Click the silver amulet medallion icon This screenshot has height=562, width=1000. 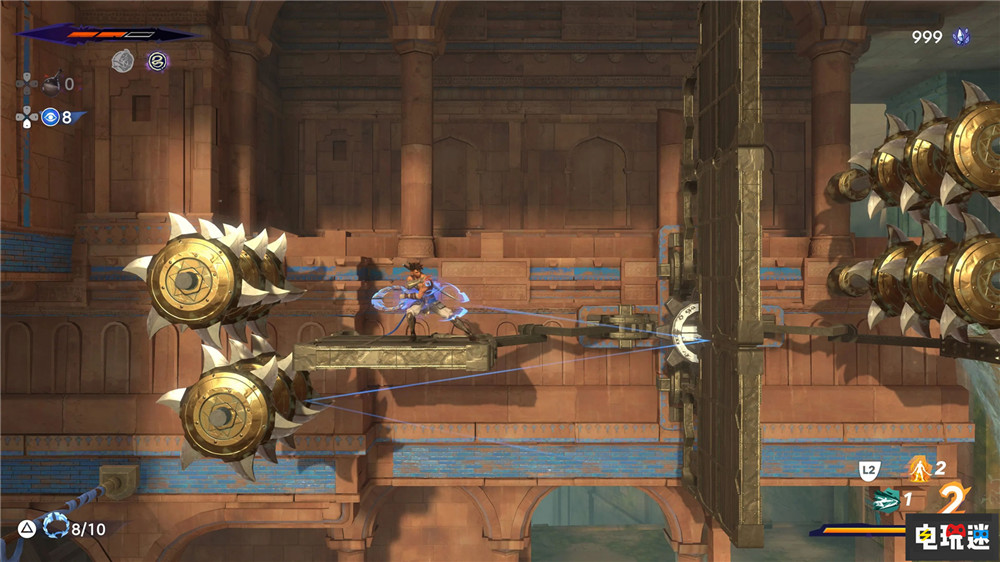tap(123, 61)
